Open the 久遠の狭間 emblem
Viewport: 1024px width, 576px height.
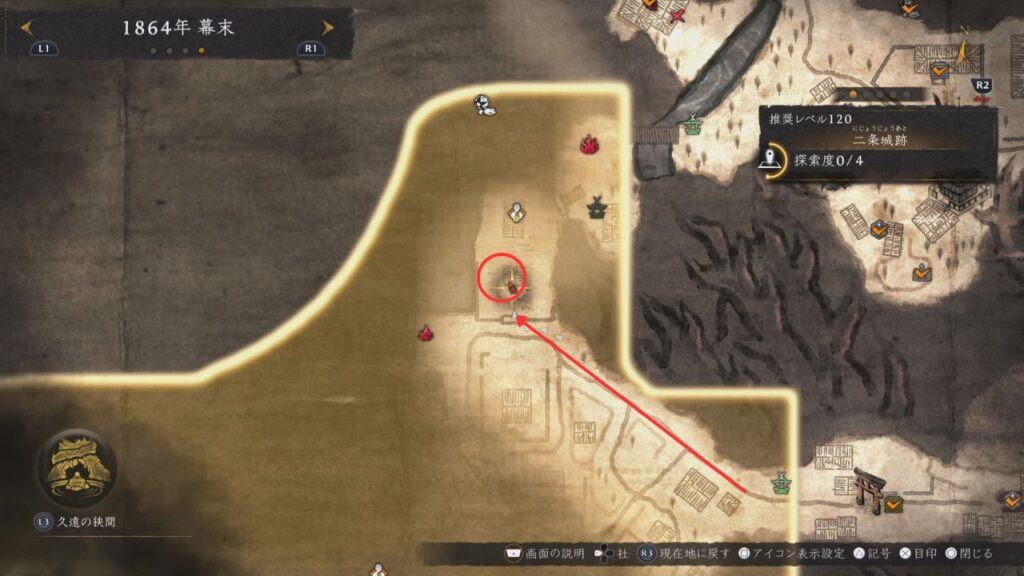pyautogui.click(x=76, y=469)
